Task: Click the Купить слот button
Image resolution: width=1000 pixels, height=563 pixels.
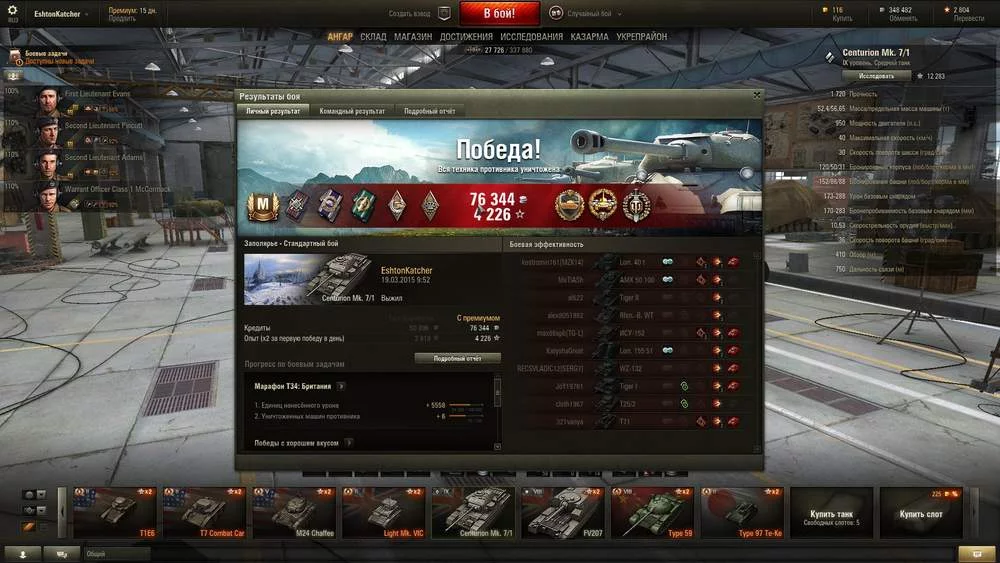Action: tap(920, 513)
